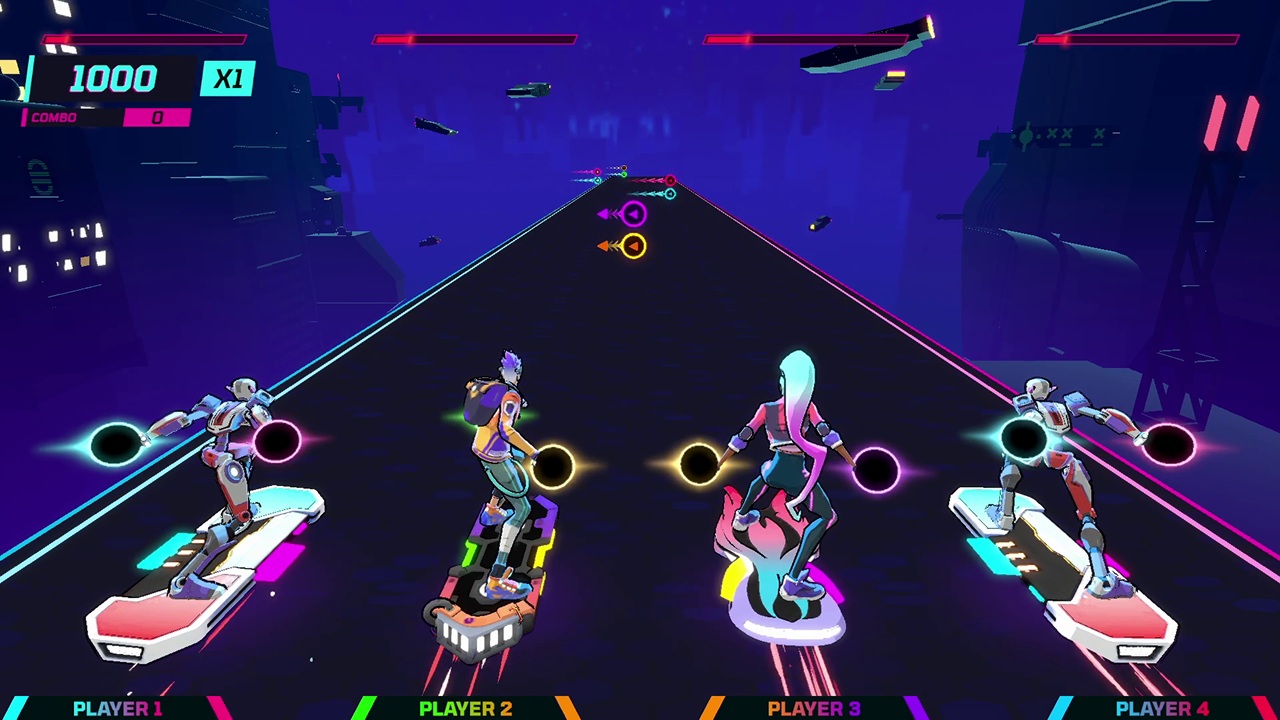Viewport: 1280px width, 720px height.
Task: Click the teal circular note near the horizon
Action: point(670,194)
